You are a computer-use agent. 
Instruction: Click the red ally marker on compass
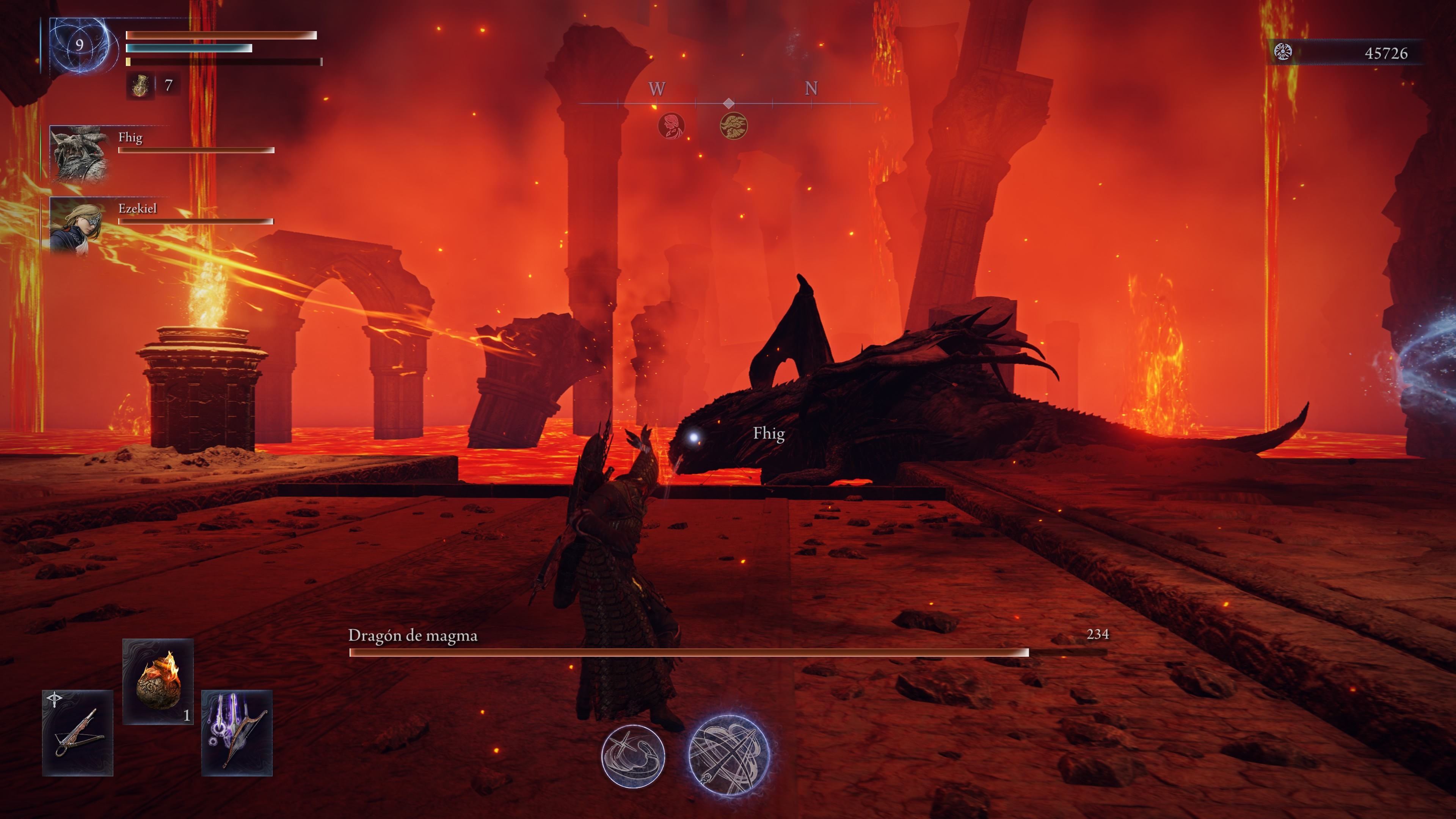click(x=672, y=126)
